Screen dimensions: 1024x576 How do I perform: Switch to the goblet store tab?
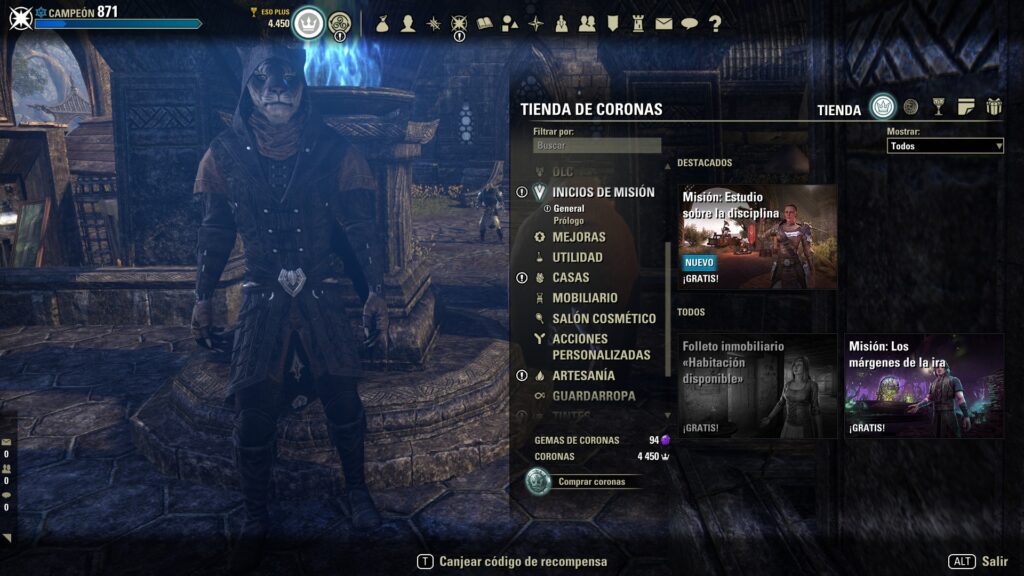pyautogui.click(x=938, y=107)
